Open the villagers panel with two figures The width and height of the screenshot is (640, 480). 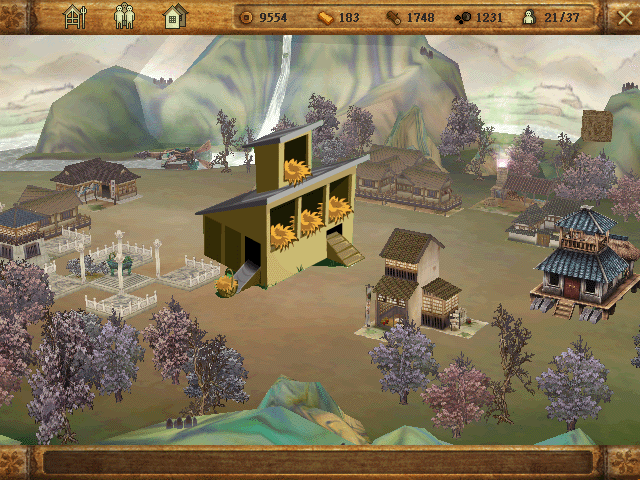[125, 16]
